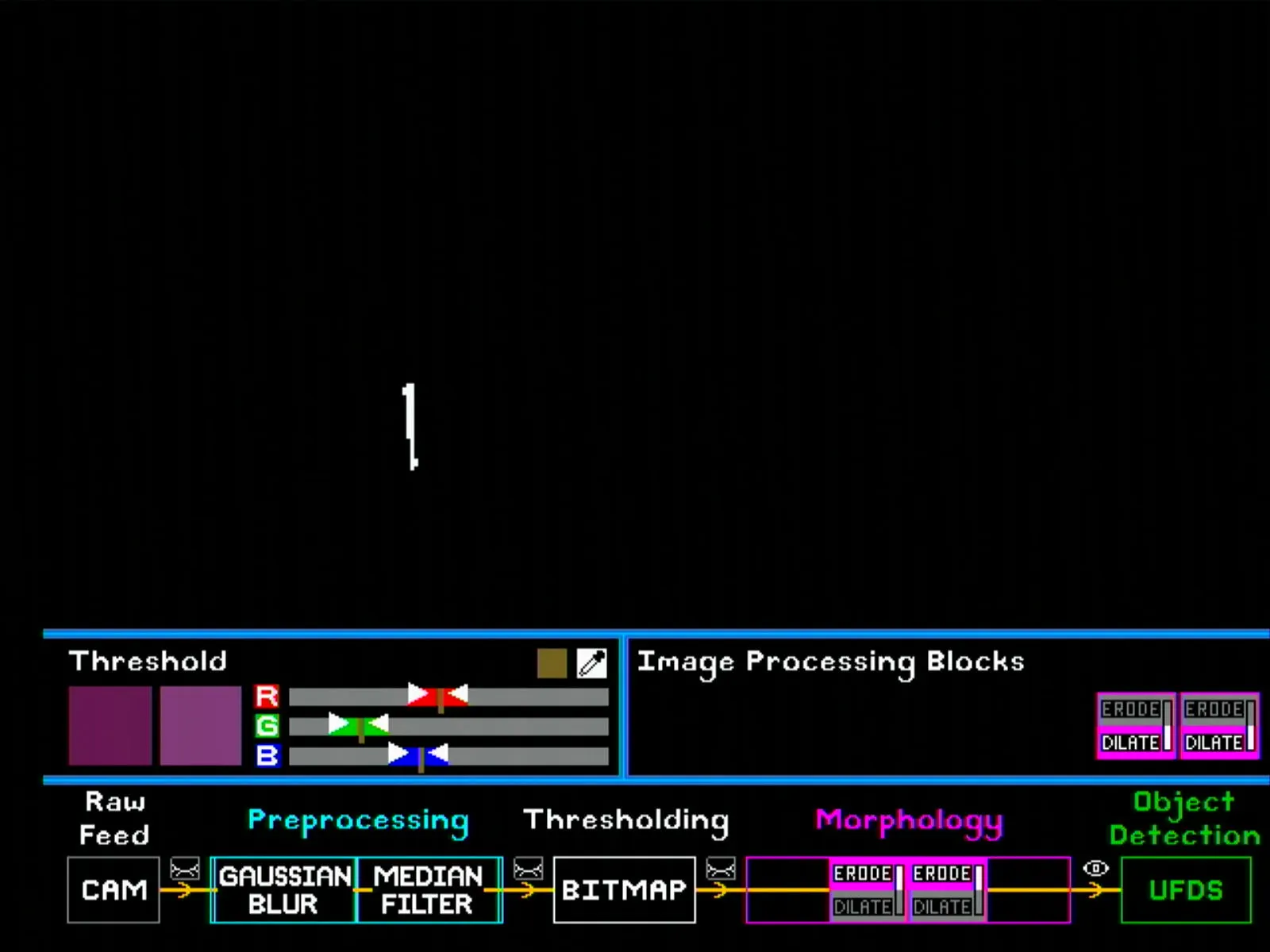Select the UFDS object detection block
Viewport: 1270px width, 952px height.
pos(1185,889)
